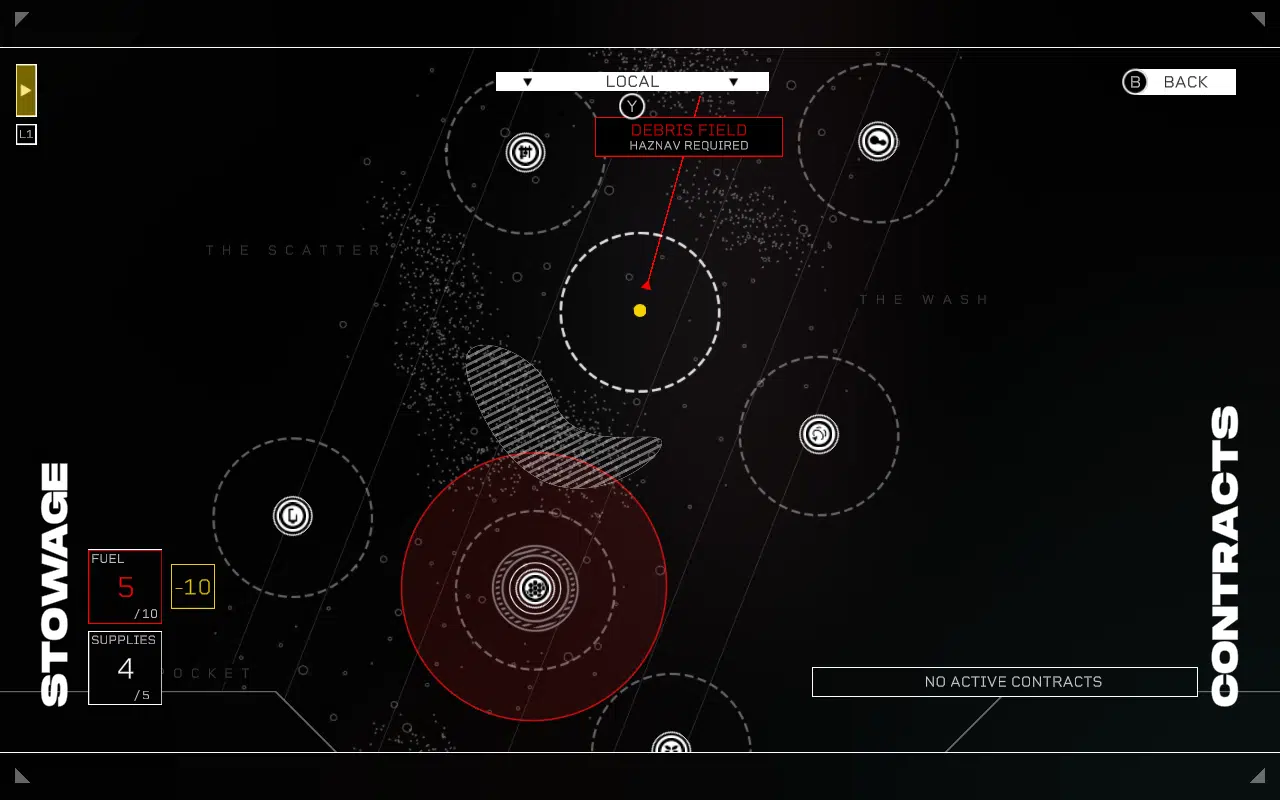Click the FUEL 5/10 gauge
The width and height of the screenshot is (1280, 800).
click(x=125, y=586)
